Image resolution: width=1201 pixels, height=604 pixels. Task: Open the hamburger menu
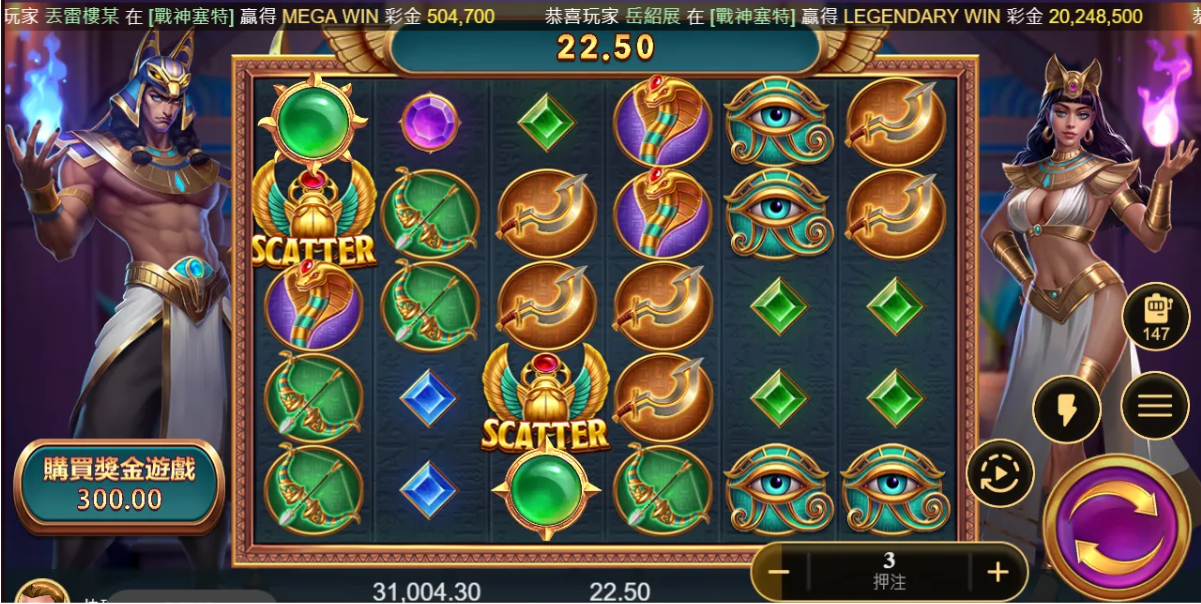[x=1154, y=406]
